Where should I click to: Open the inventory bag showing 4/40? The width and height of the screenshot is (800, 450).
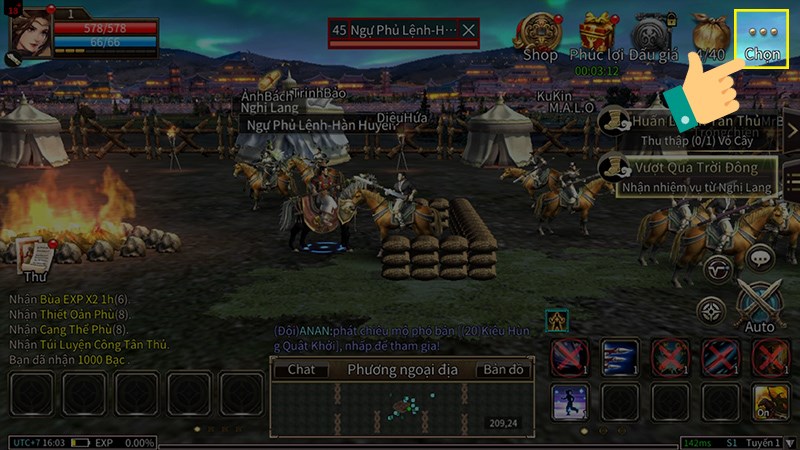point(709,37)
